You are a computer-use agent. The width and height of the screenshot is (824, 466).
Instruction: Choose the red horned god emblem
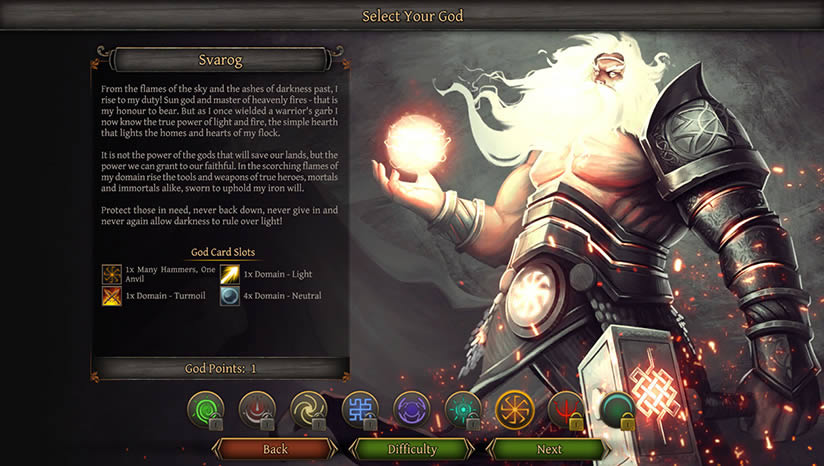pyautogui.click(x=257, y=409)
